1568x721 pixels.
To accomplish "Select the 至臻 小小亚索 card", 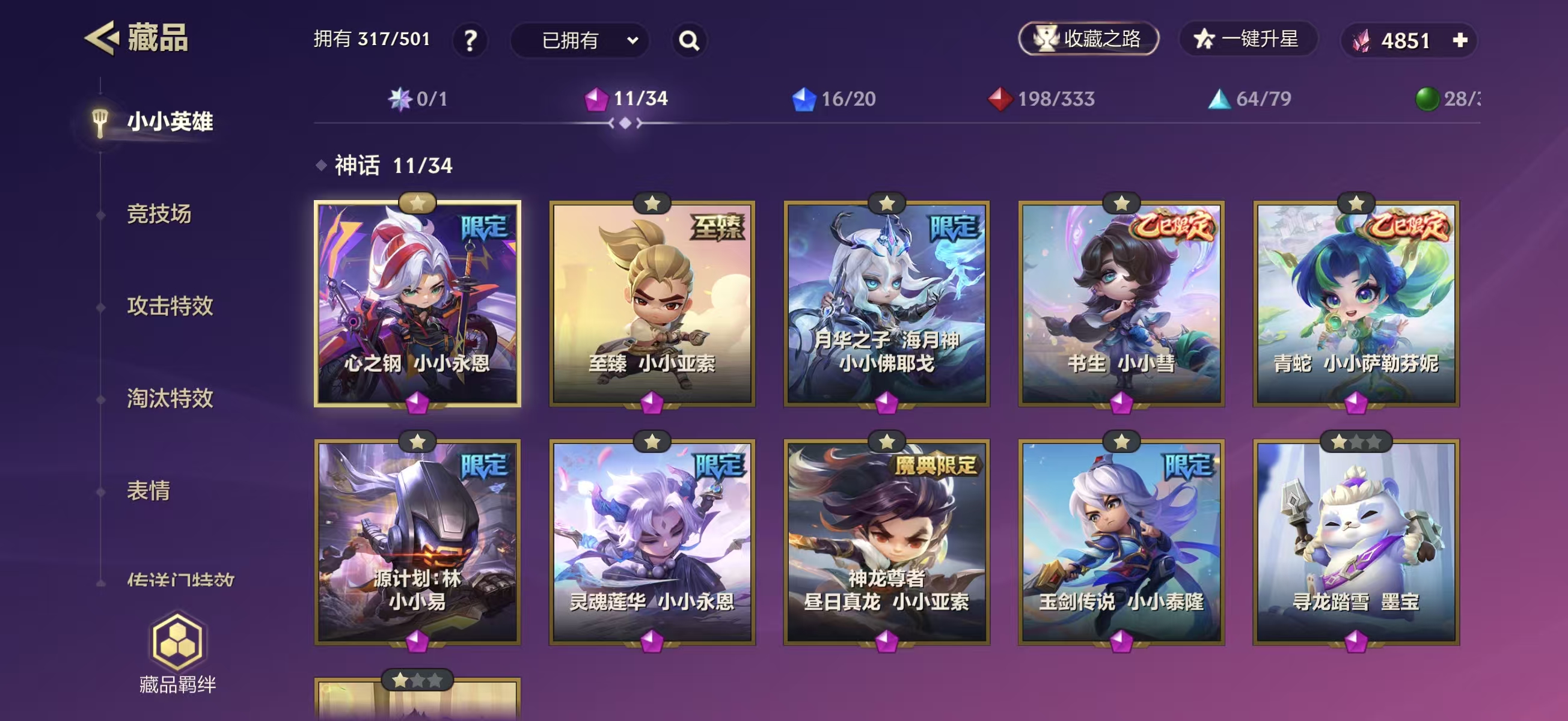I will pos(652,304).
